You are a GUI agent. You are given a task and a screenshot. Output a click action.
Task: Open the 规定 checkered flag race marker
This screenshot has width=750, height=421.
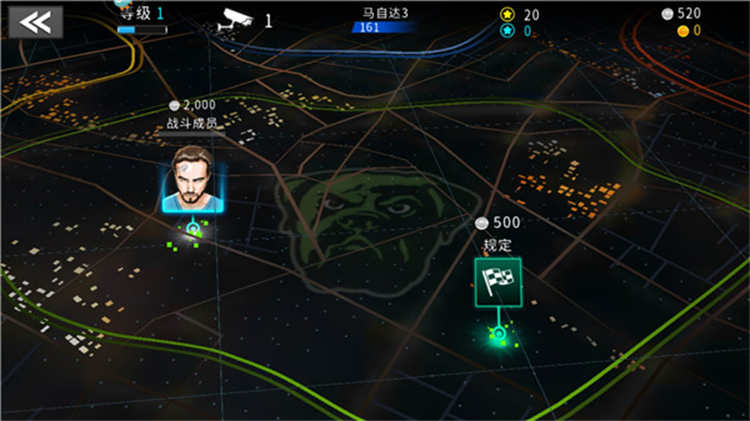click(x=497, y=283)
